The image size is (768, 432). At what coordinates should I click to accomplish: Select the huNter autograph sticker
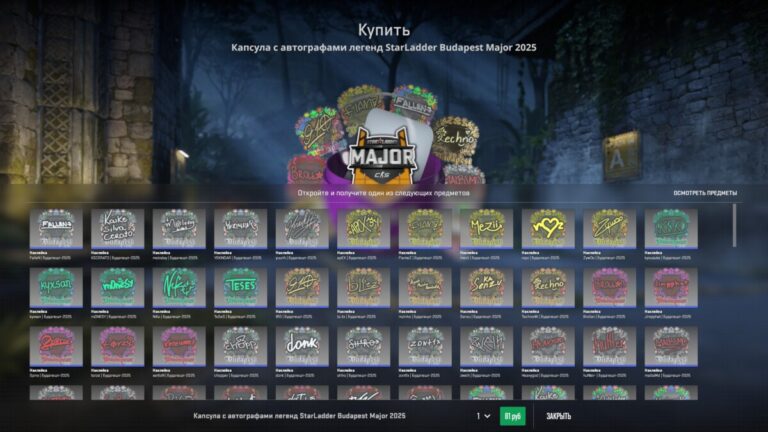(x=609, y=345)
